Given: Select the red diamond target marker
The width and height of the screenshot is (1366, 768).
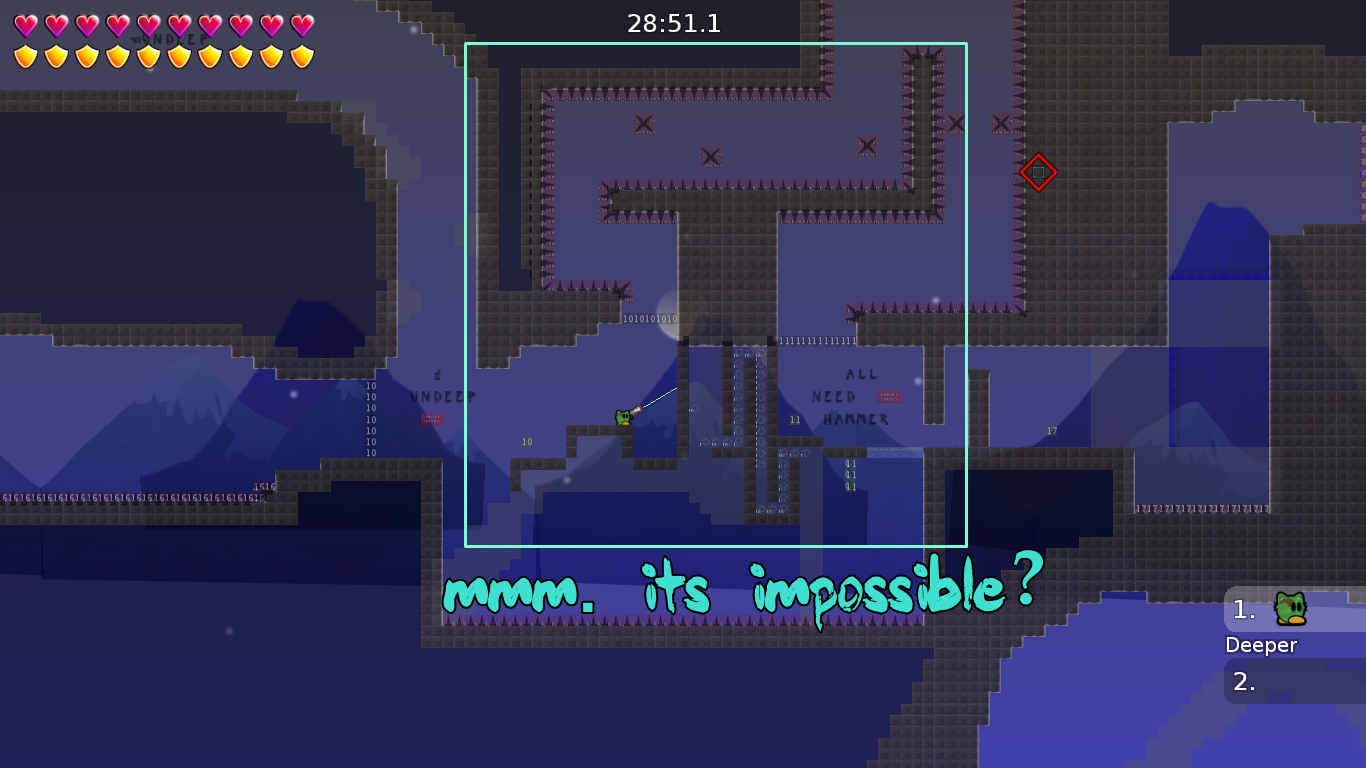Looking at the screenshot, I should 1038,172.
